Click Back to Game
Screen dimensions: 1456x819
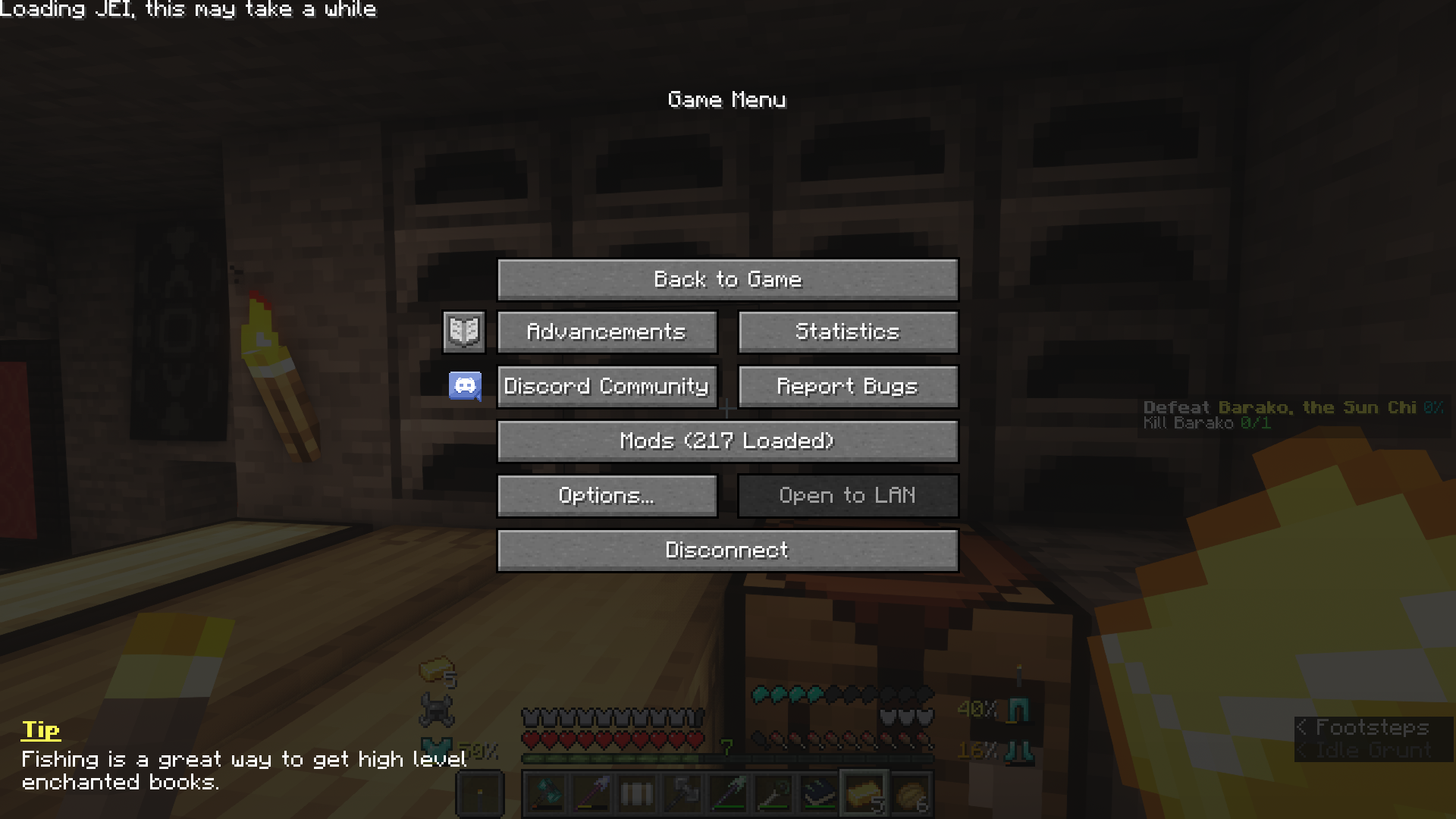click(727, 279)
